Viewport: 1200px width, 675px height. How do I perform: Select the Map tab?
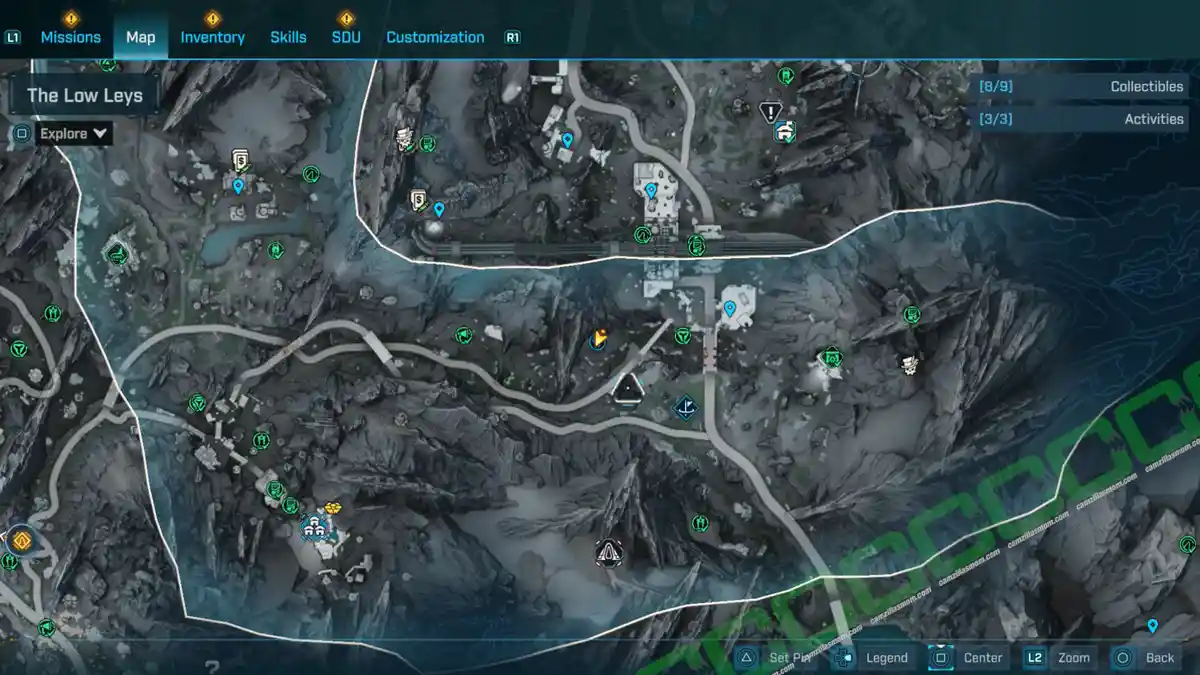click(x=140, y=37)
